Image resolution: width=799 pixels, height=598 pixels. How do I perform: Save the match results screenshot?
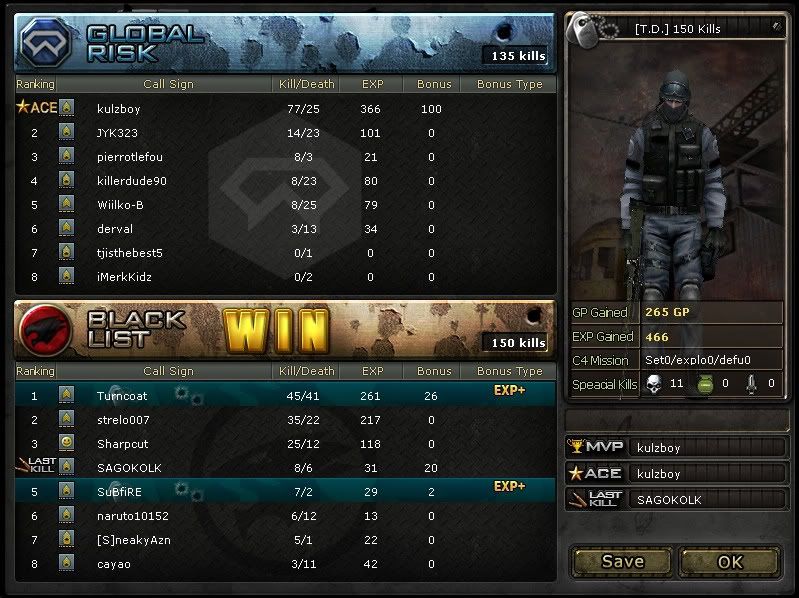(622, 561)
